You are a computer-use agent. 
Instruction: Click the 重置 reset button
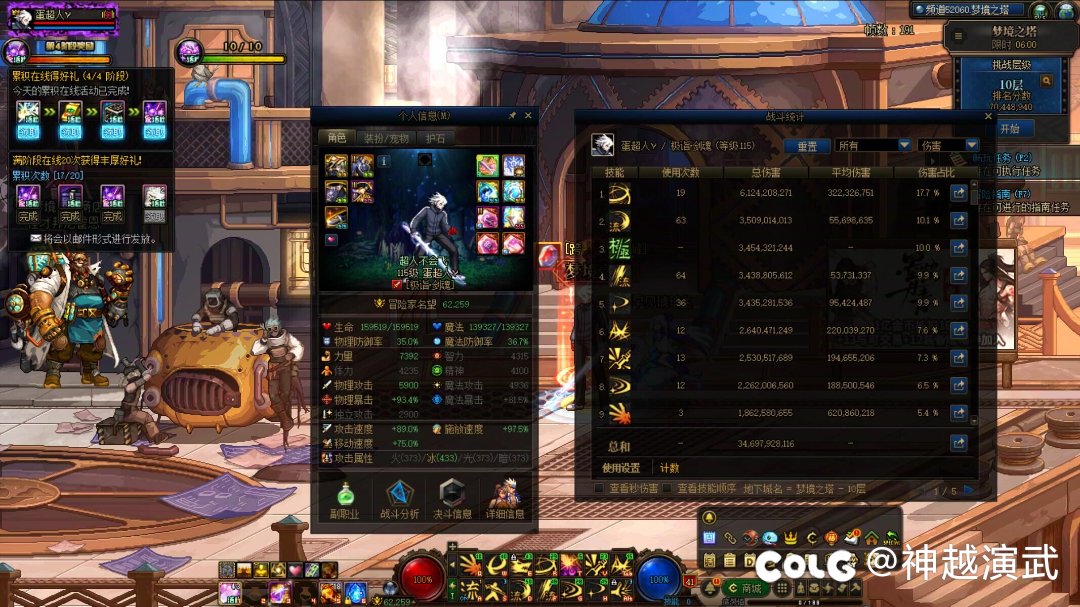click(806, 145)
